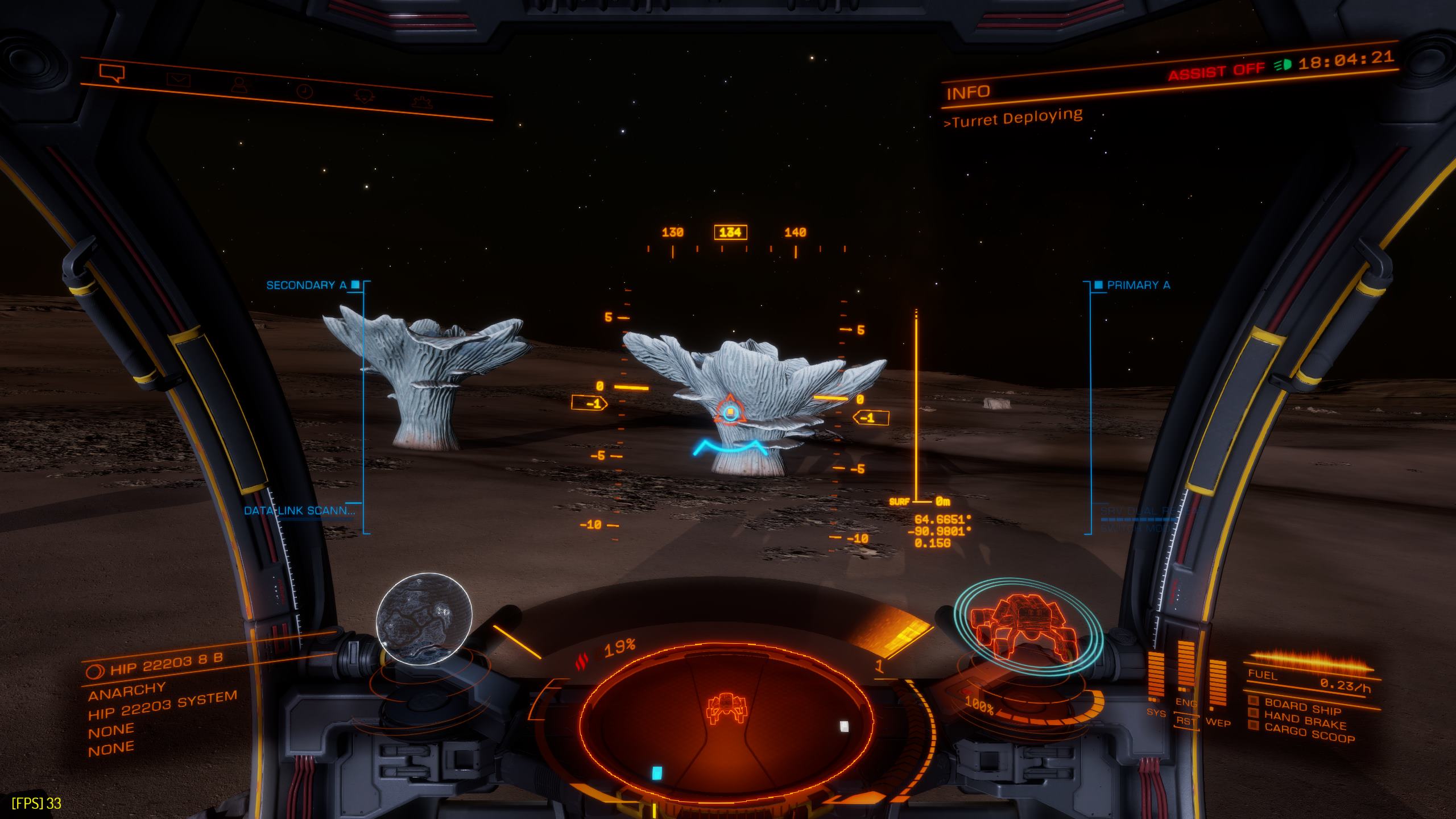1456x819 pixels.
Task: Select the Primary A fire group label
Action: coord(1139,285)
